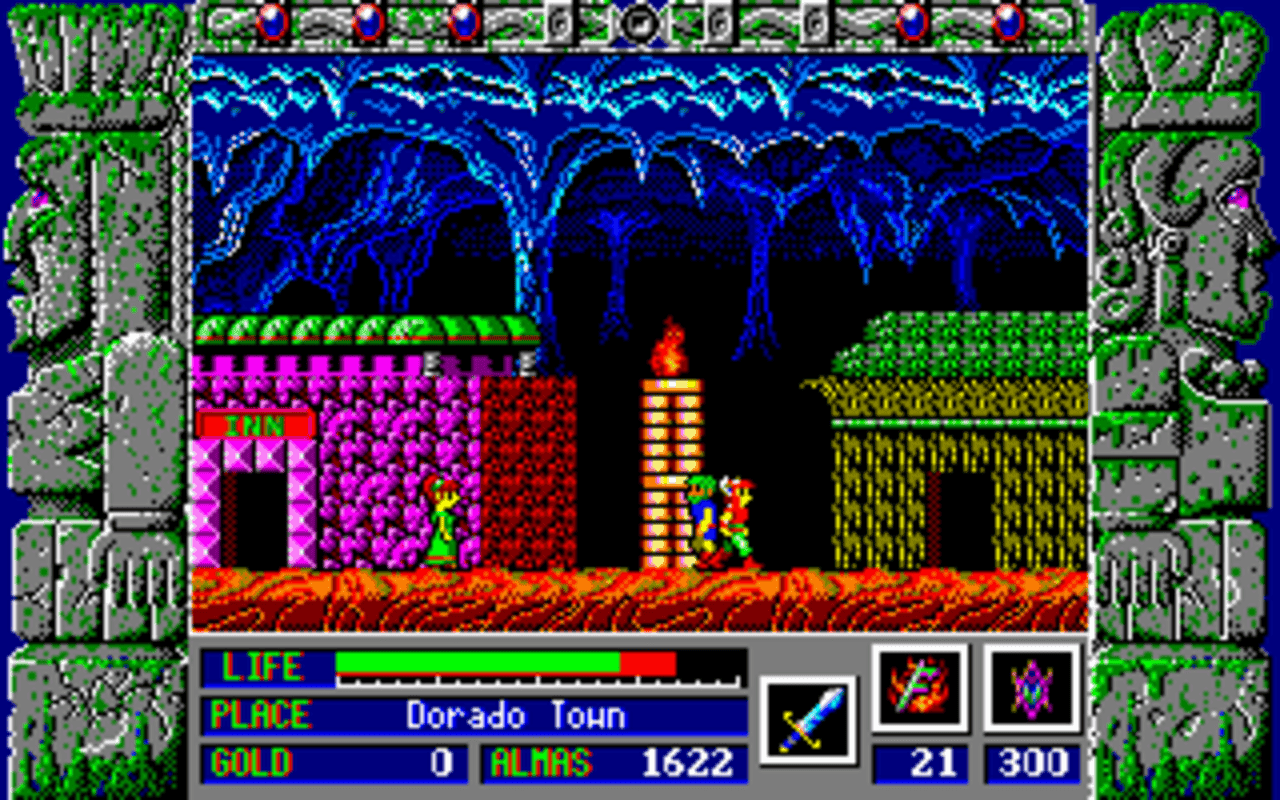Click the central diamond emblem on the top border

(640, 24)
